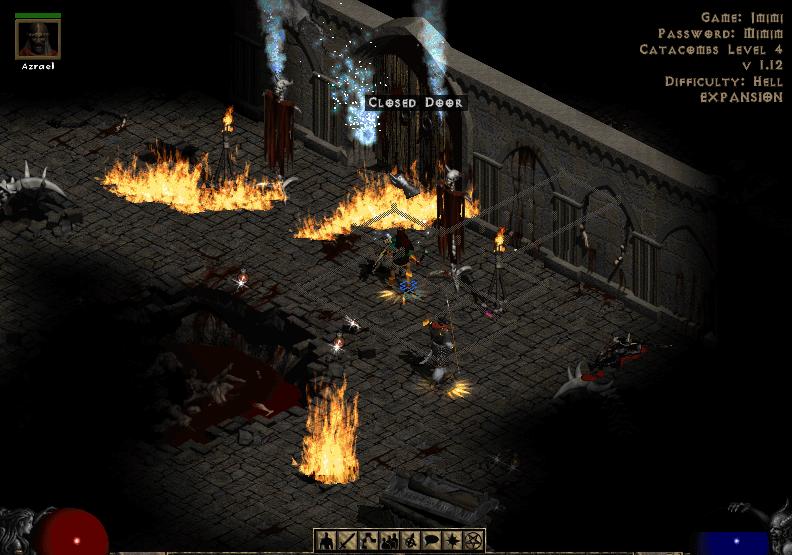Open the Inventory using the sword icon
The width and height of the screenshot is (792, 555).
coord(346,541)
